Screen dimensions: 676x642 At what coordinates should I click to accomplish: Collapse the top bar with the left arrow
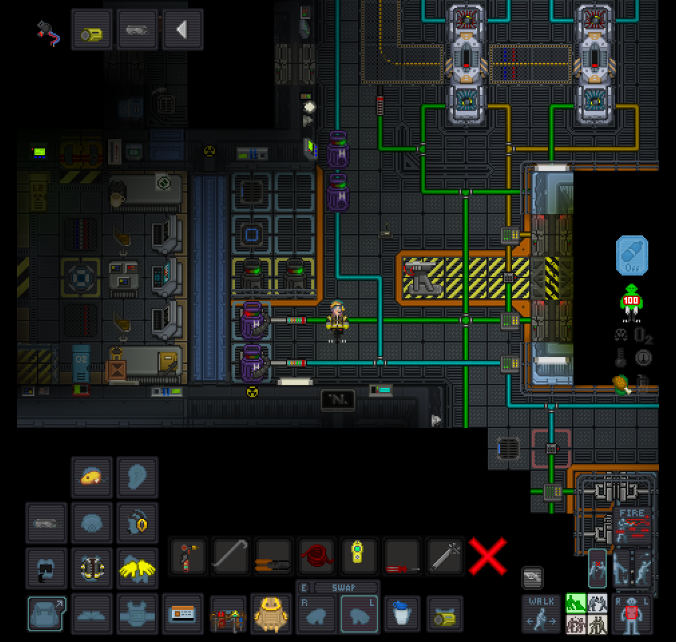[x=182, y=30]
